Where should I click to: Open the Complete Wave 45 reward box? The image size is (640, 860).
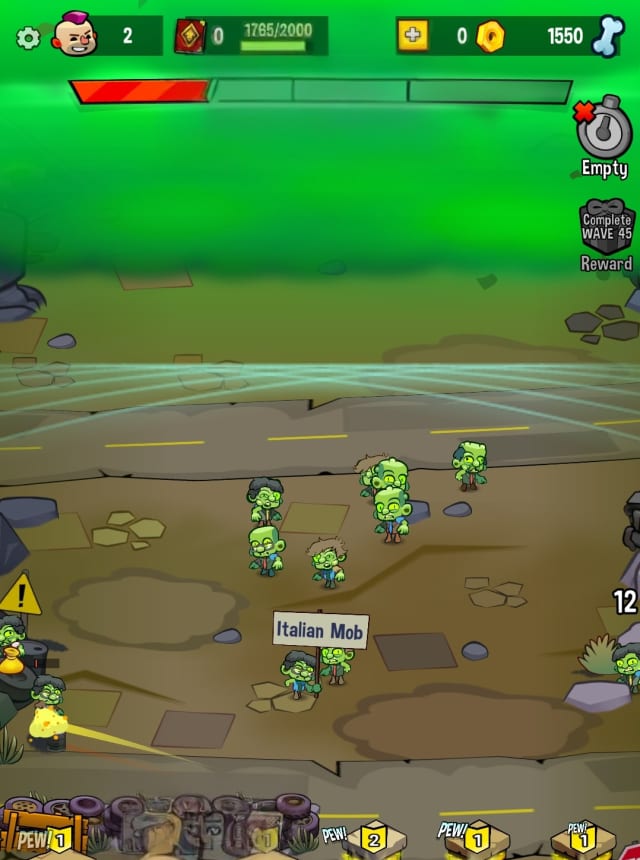[x=607, y=228]
